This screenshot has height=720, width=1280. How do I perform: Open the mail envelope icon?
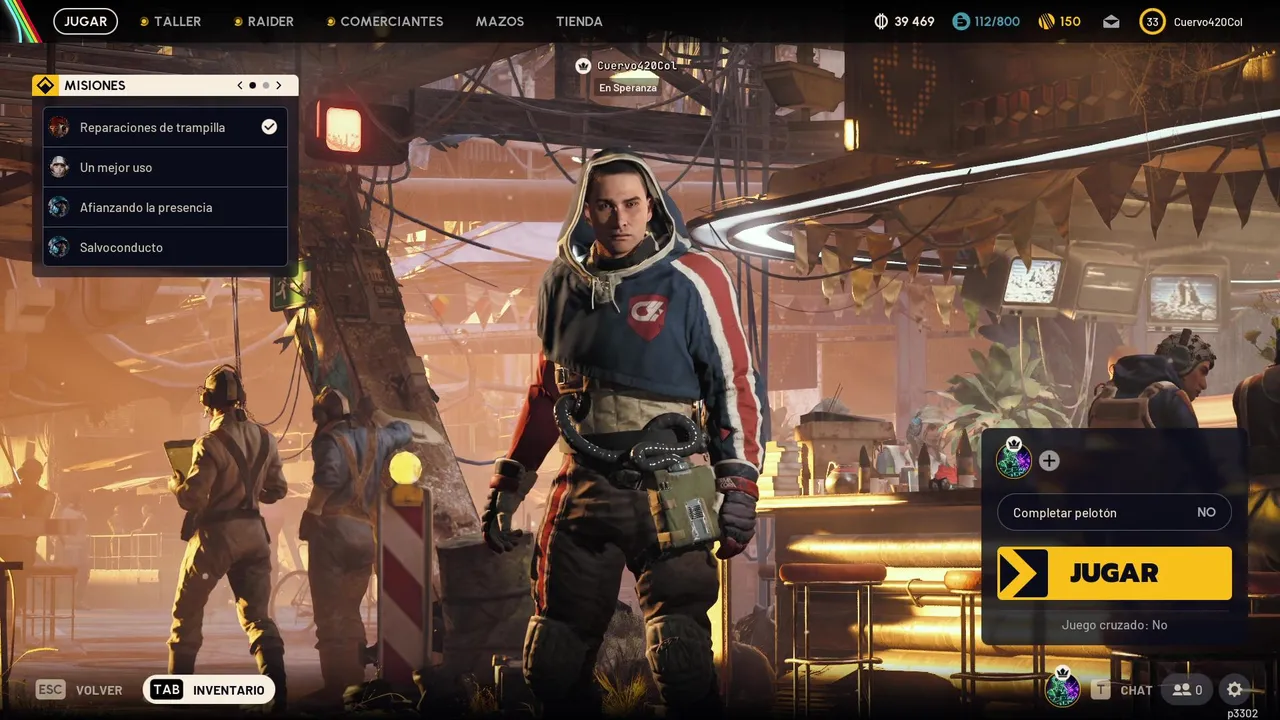[x=1111, y=22]
